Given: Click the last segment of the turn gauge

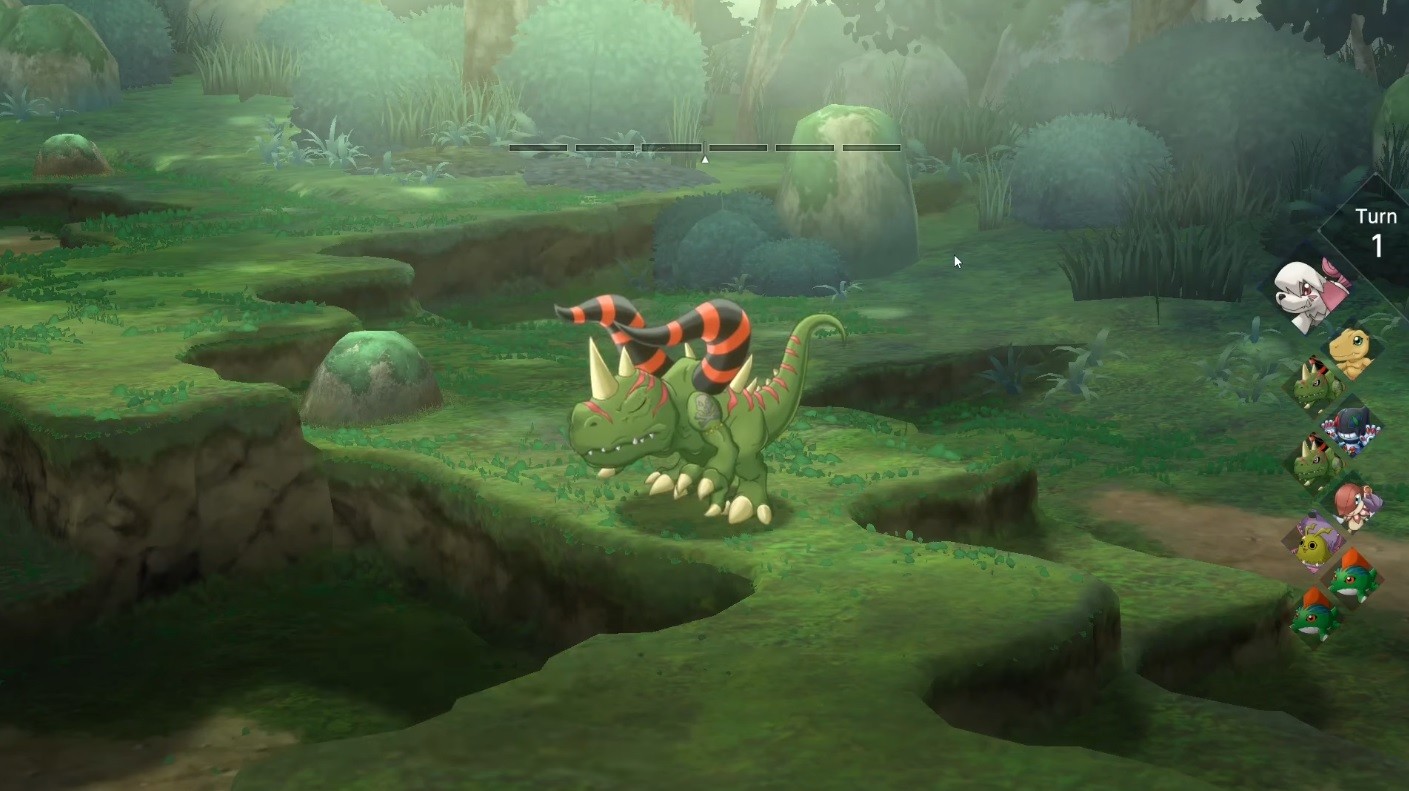Looking at the screenshot, I should 871,147.
